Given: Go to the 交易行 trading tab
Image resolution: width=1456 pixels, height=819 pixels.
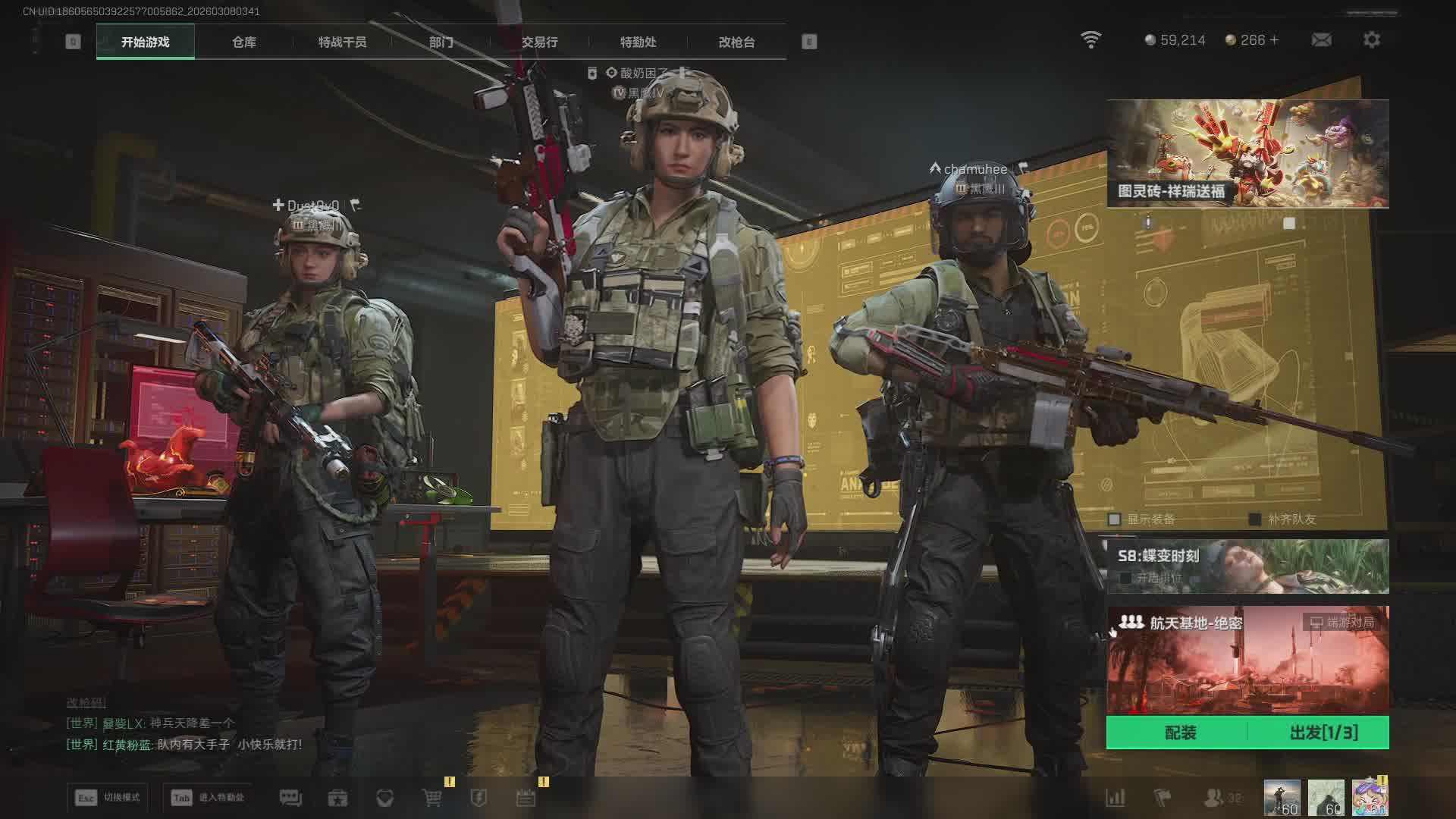Looking at the screenshot, I should tap(539, 42).
